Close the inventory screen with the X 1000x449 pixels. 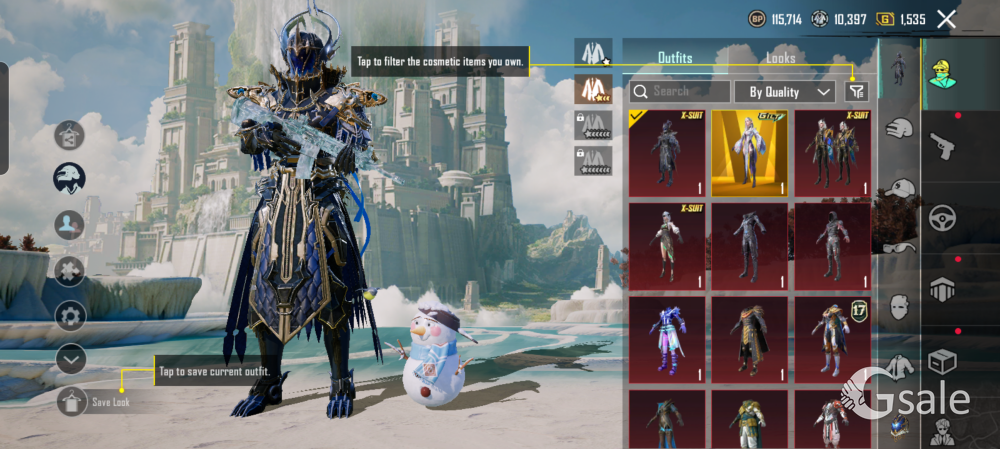(x=946, y=18)
